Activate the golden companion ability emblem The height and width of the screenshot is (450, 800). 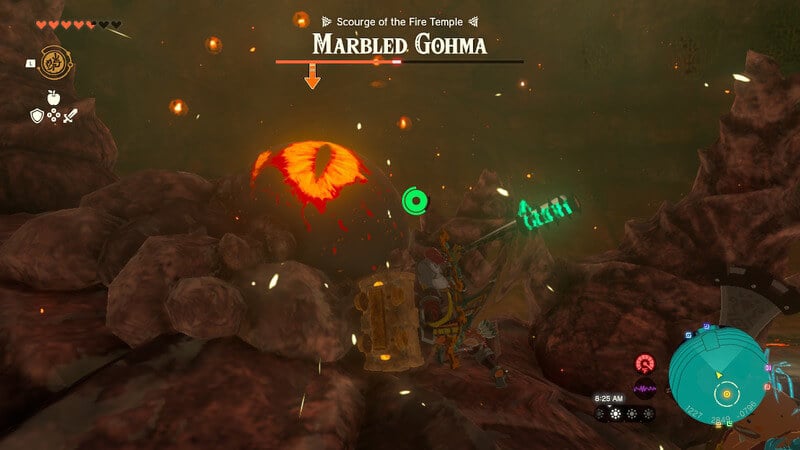pyautogui.click(x=54, y=61)
